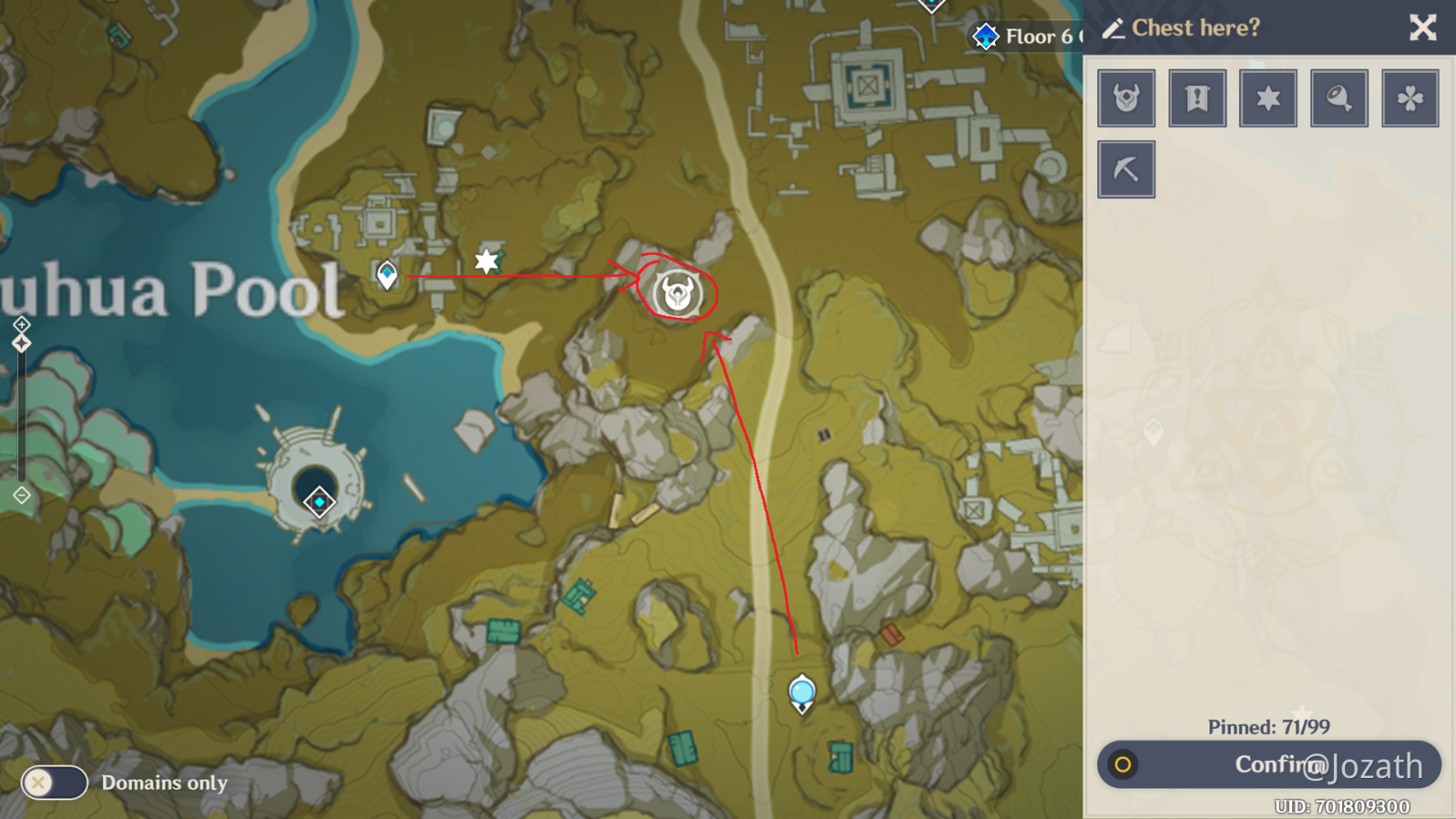Viewport: 1456px width, 819px height.
Task: Close the pin editing panel
Action: point(1422,28)
